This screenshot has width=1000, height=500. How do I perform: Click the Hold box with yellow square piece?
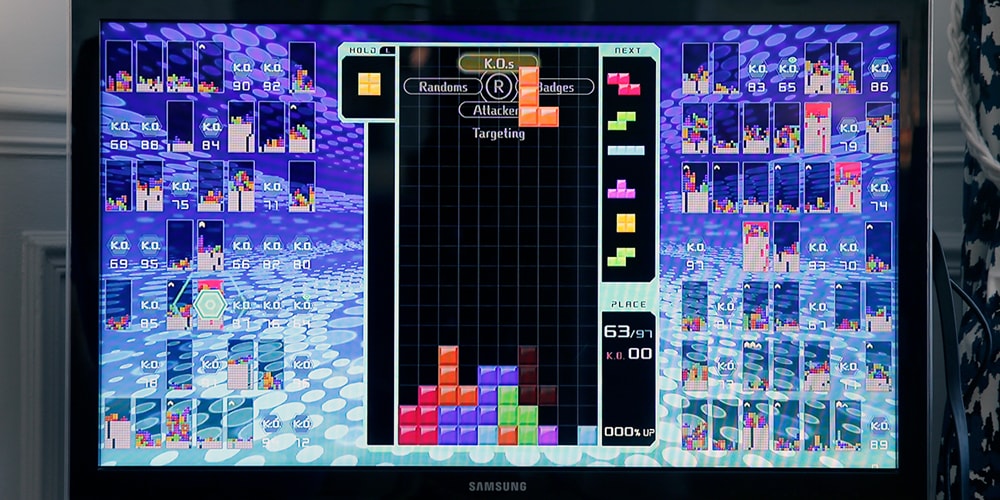[369, 84]
